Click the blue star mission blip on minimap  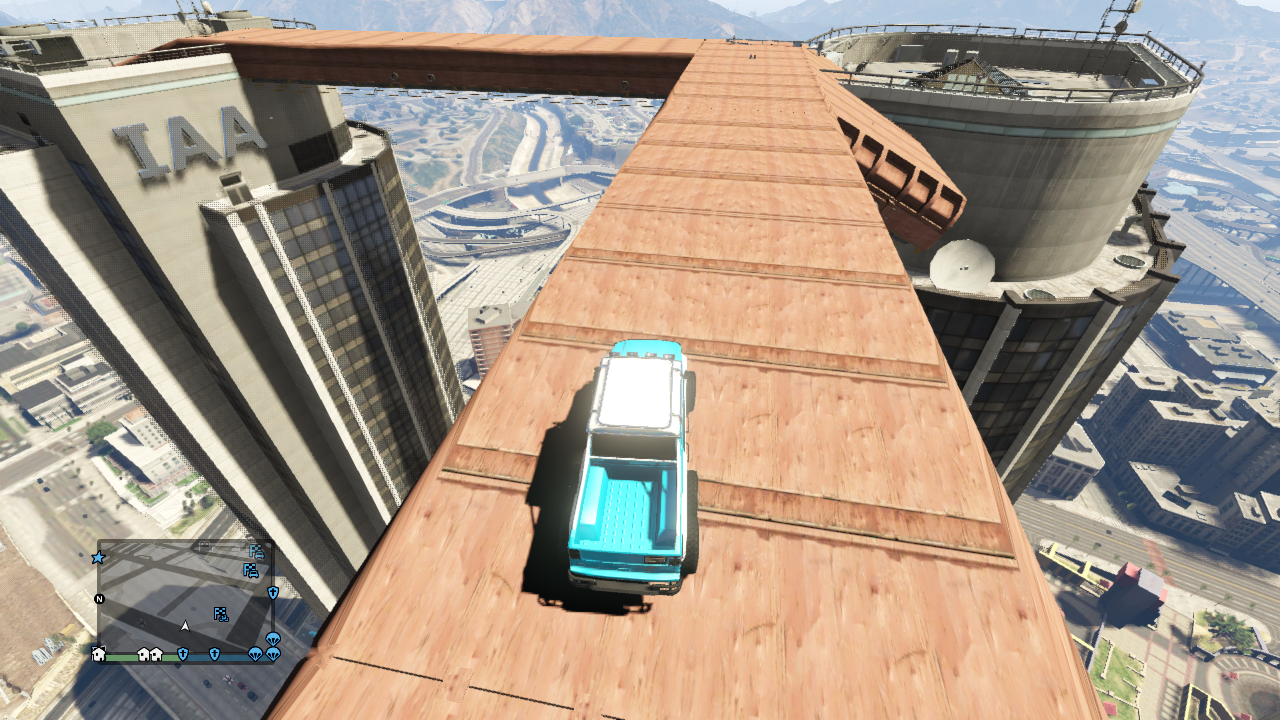point(98,557)
